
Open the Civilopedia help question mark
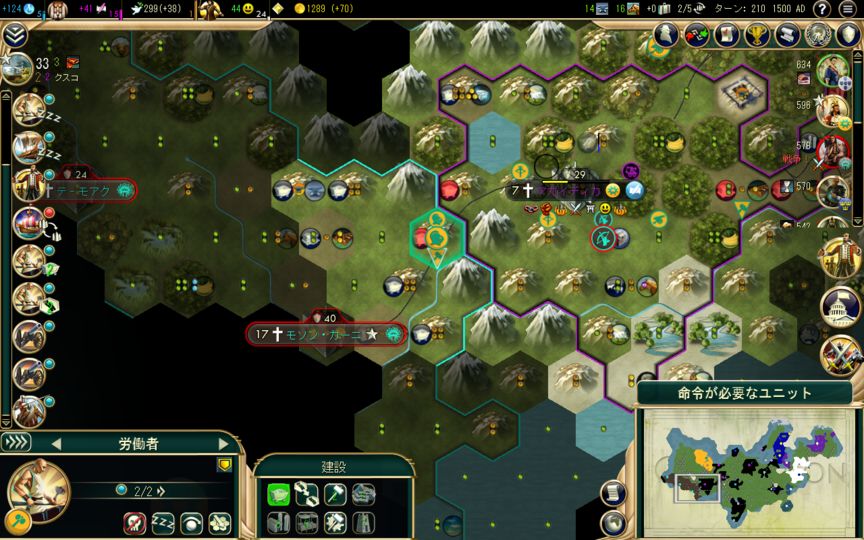tap(822, 9)
